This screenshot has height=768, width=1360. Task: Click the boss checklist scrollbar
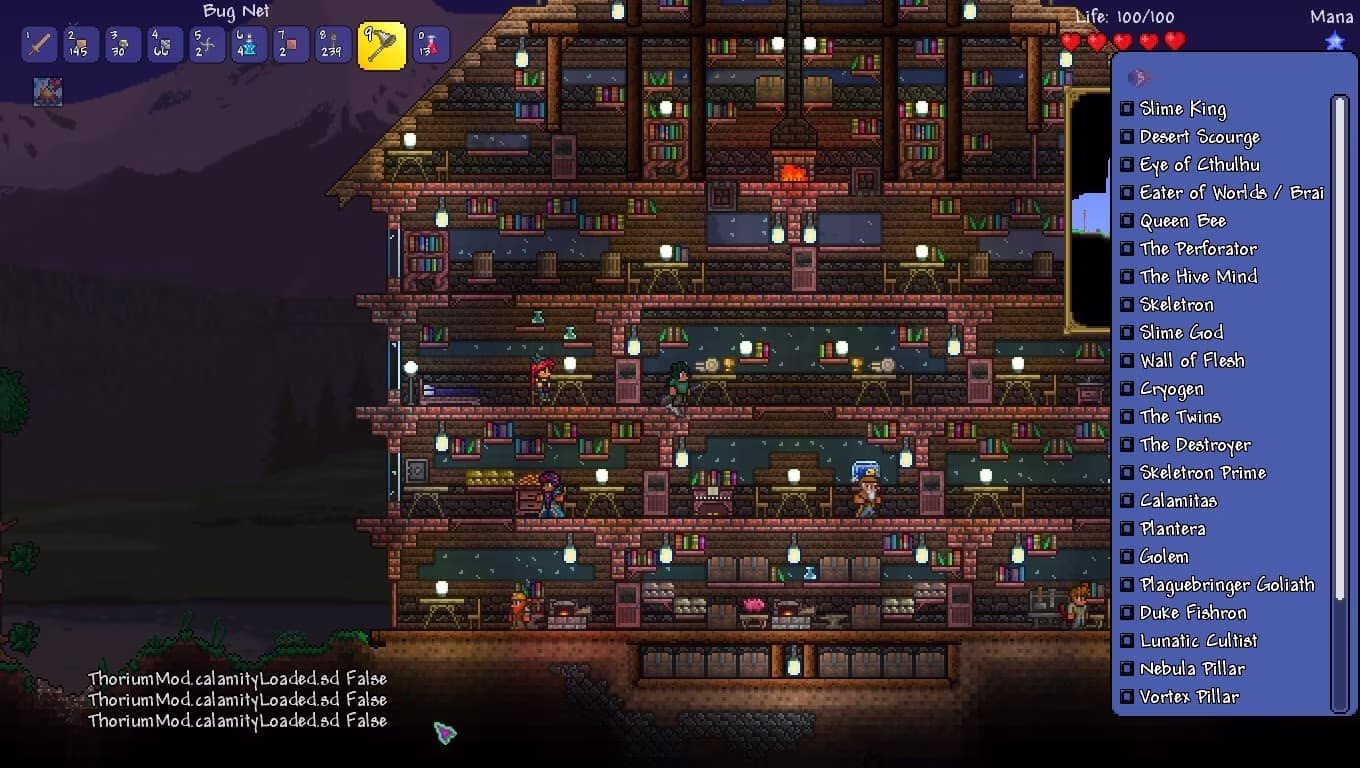(1340, 350)
